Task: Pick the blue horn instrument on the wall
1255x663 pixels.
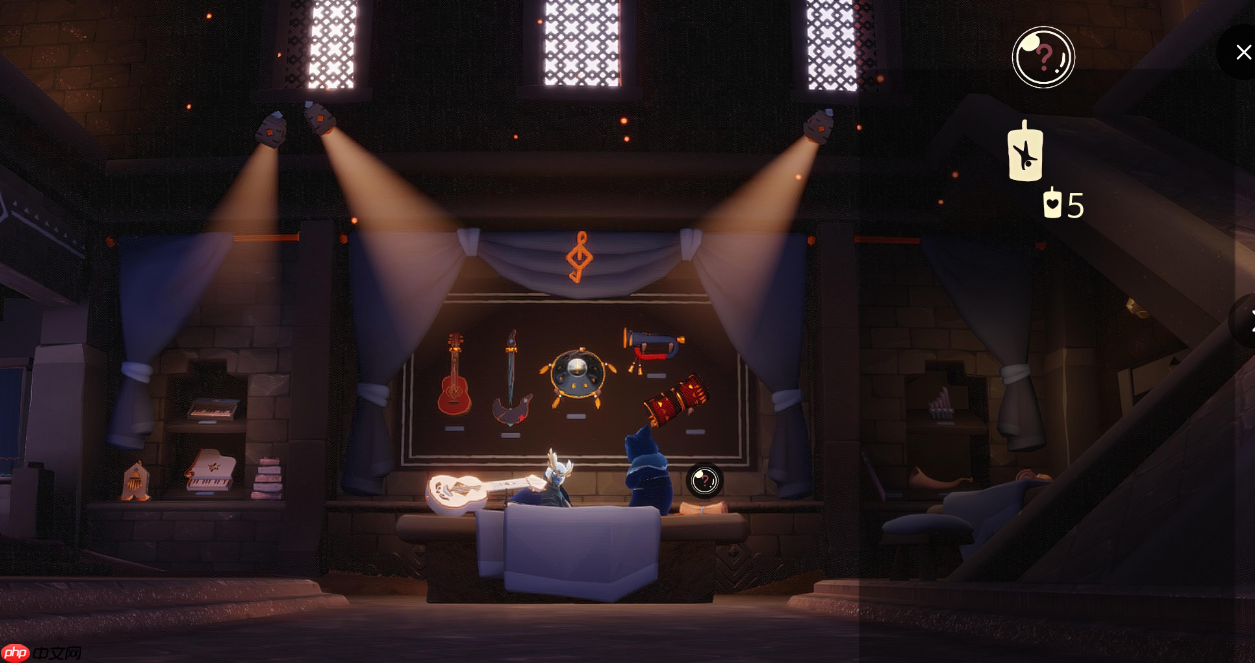Action: [x=653, y=347]
